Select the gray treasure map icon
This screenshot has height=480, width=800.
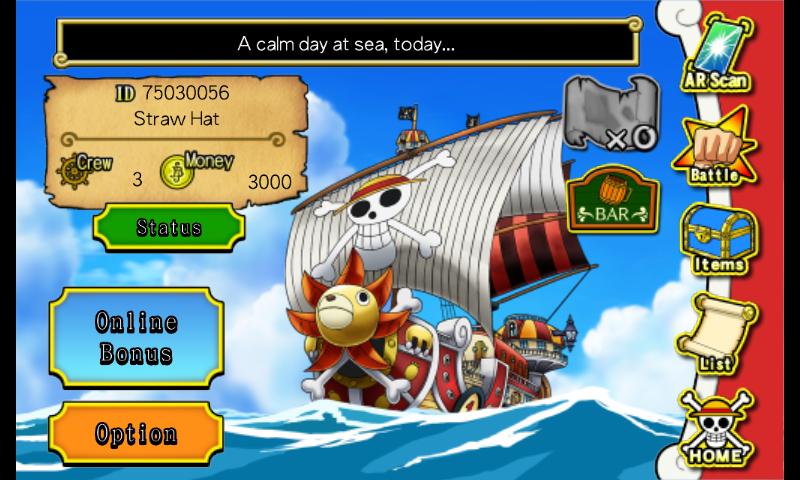tap(608, 112)
